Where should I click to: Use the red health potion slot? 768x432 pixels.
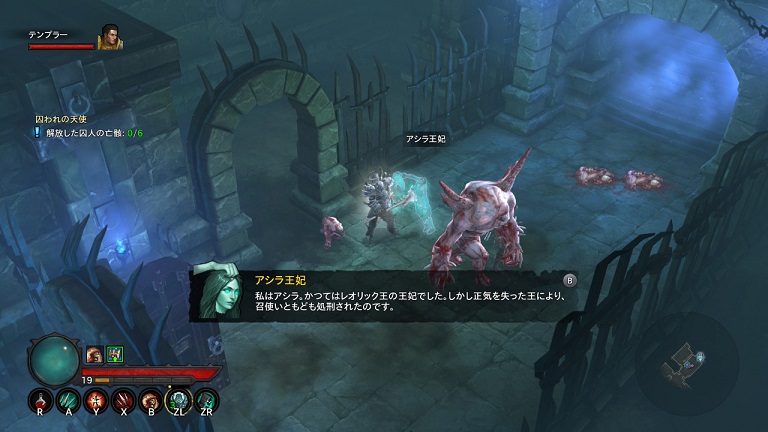tap(41, 402)
